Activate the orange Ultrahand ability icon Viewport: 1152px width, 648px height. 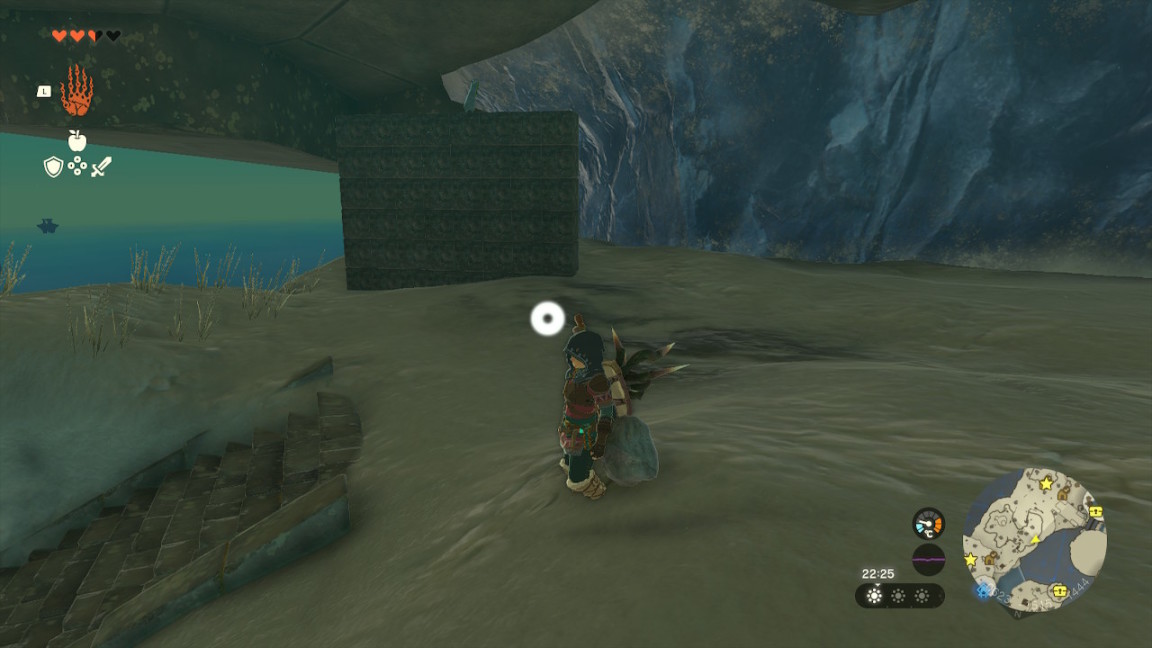tap(76, 92)
